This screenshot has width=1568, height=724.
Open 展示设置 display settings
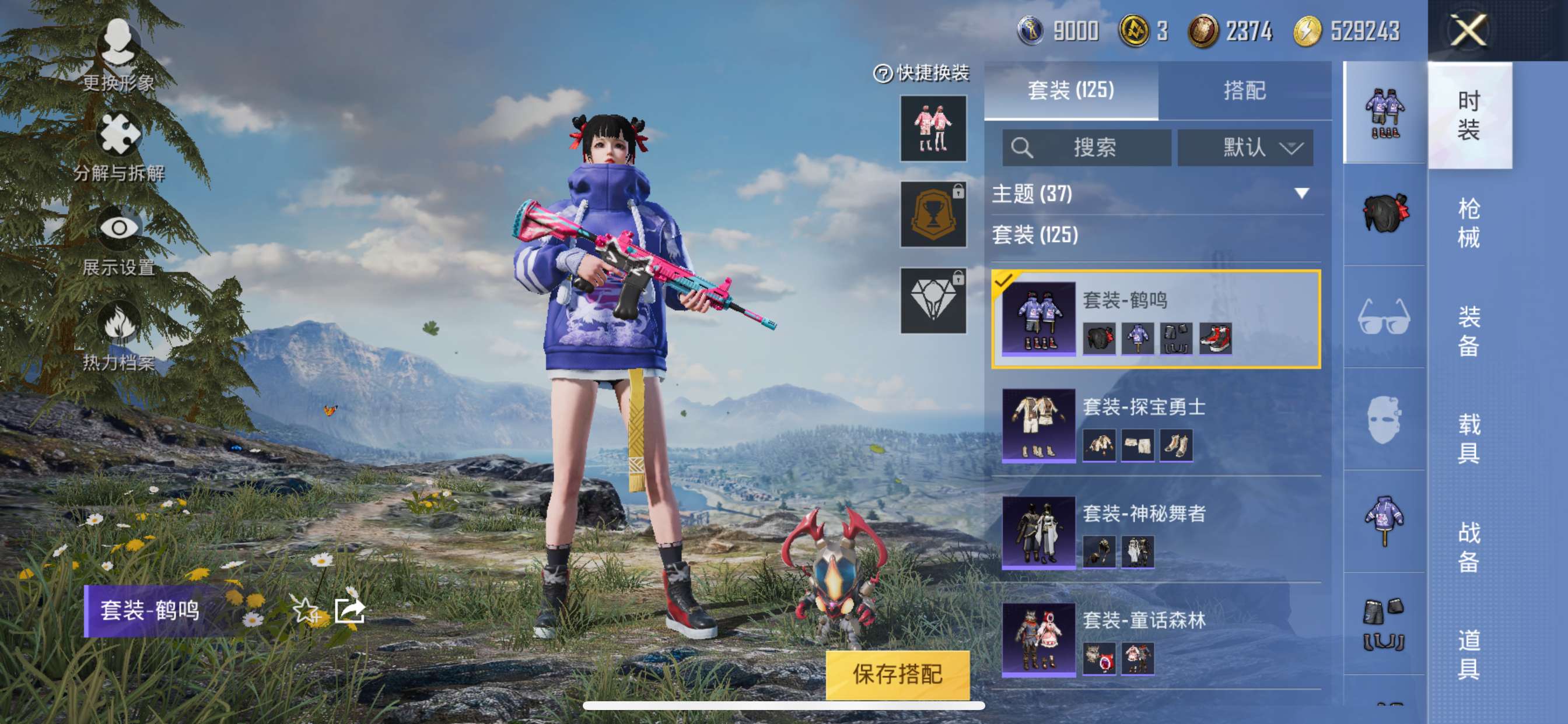tap(118, 241)
